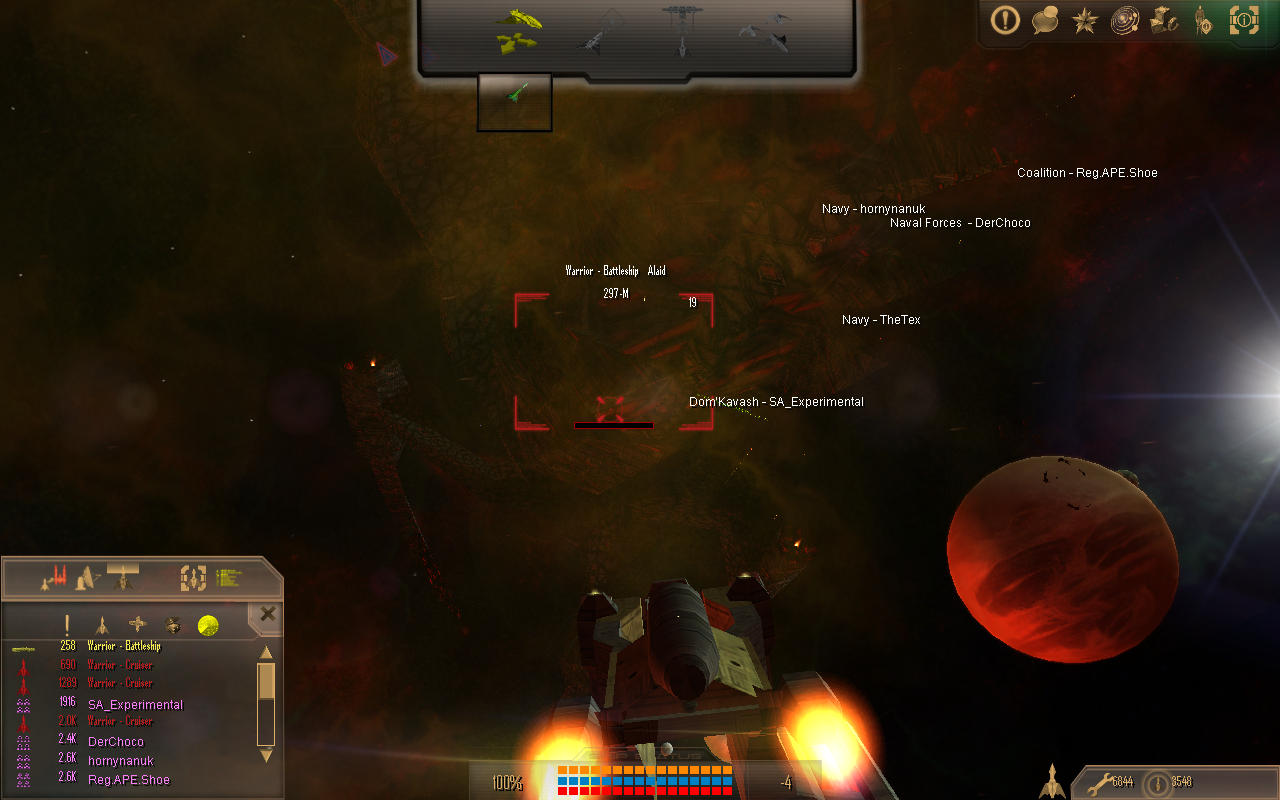Toggle the important contacts exclamation filter
Screen dimensions: 1280x800
[66, 624]
